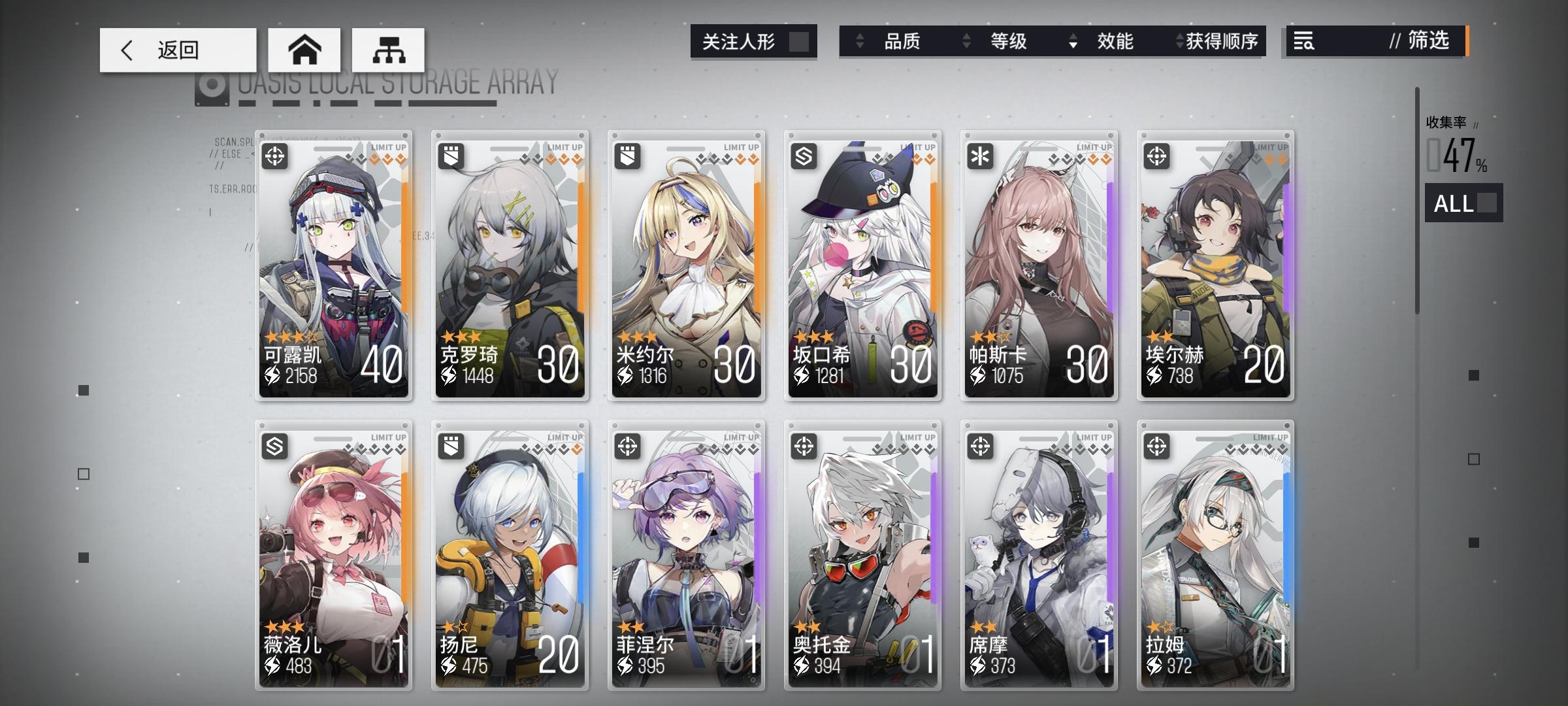The image size is (1568, 706).
Task: Select the crosshair class icon on 可露凯's card
Action: [x=274, y=156]
